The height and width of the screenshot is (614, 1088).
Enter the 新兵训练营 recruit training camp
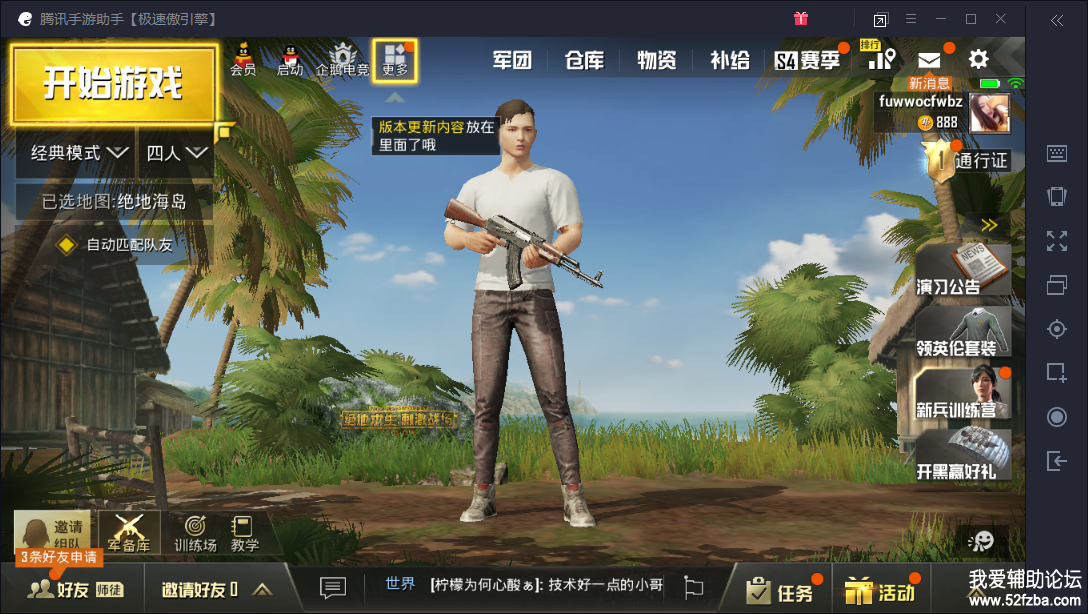tap(962, 393)
